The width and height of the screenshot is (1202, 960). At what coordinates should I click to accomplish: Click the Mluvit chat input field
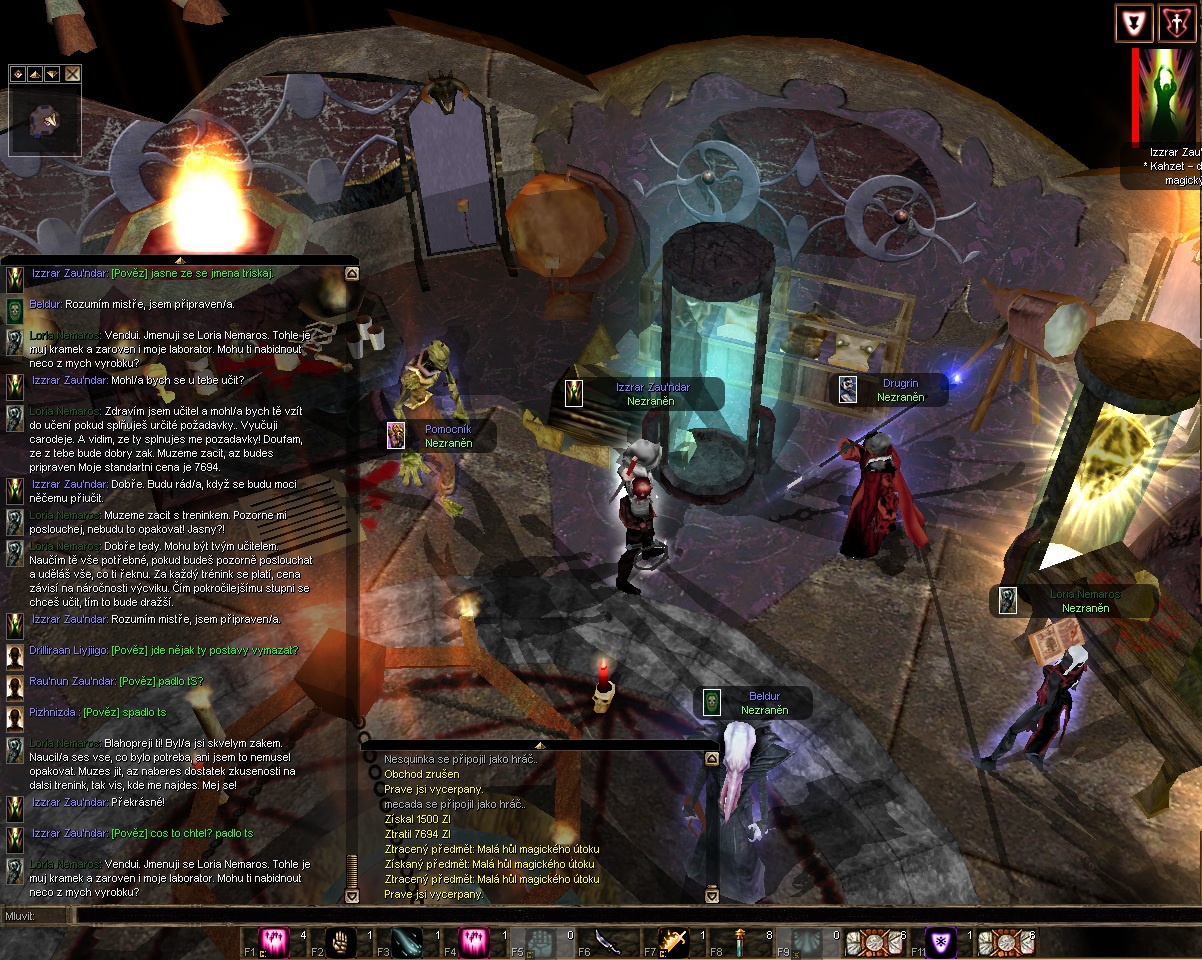(600, 915)
